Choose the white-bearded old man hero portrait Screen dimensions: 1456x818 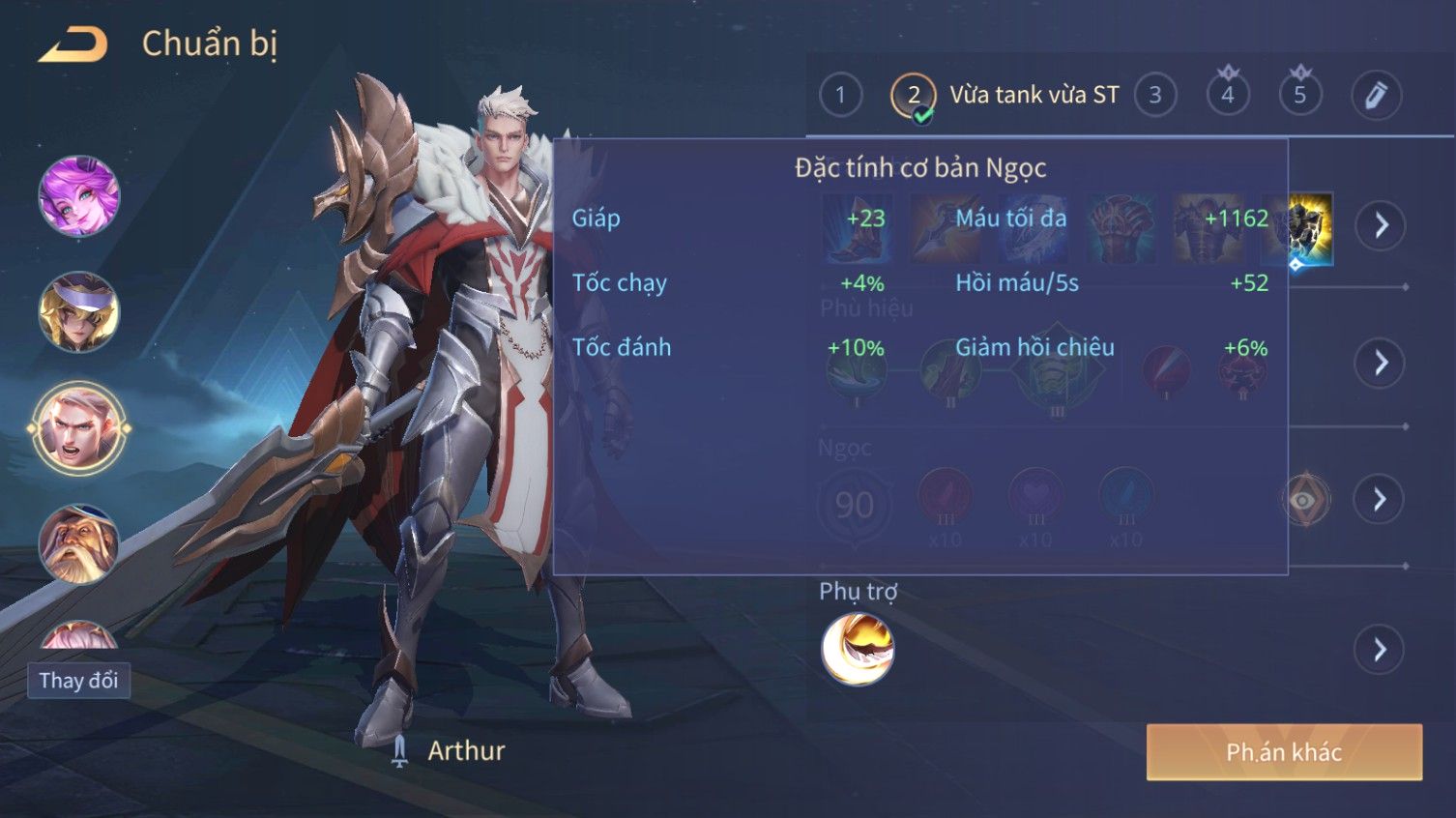[x=78, y=543]
